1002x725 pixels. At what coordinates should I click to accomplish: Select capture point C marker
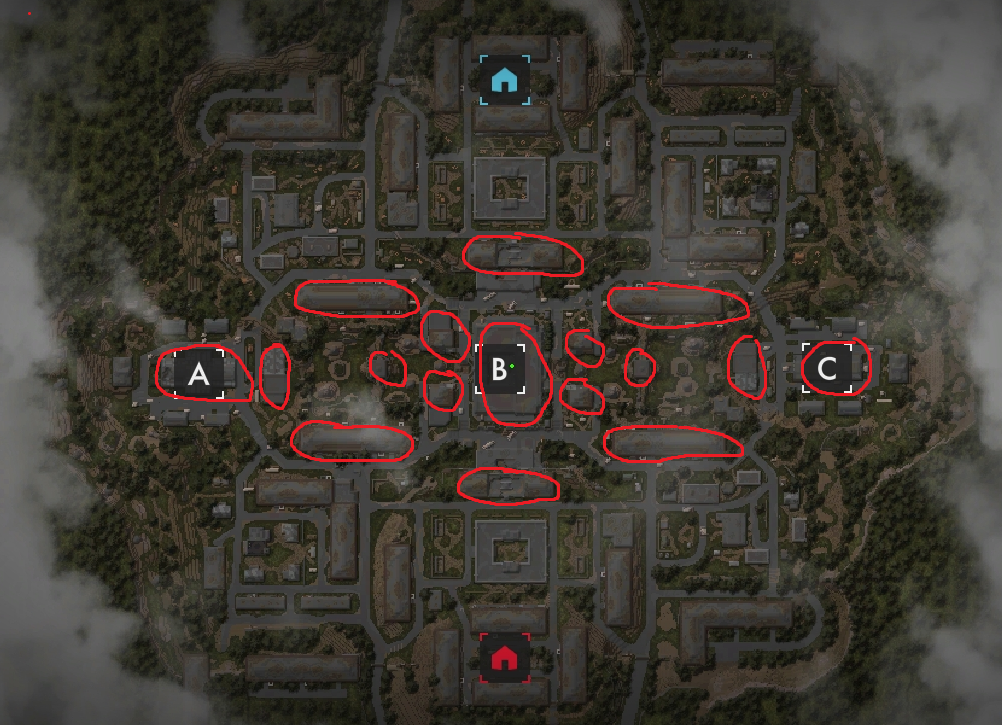(x=827, y=368)
